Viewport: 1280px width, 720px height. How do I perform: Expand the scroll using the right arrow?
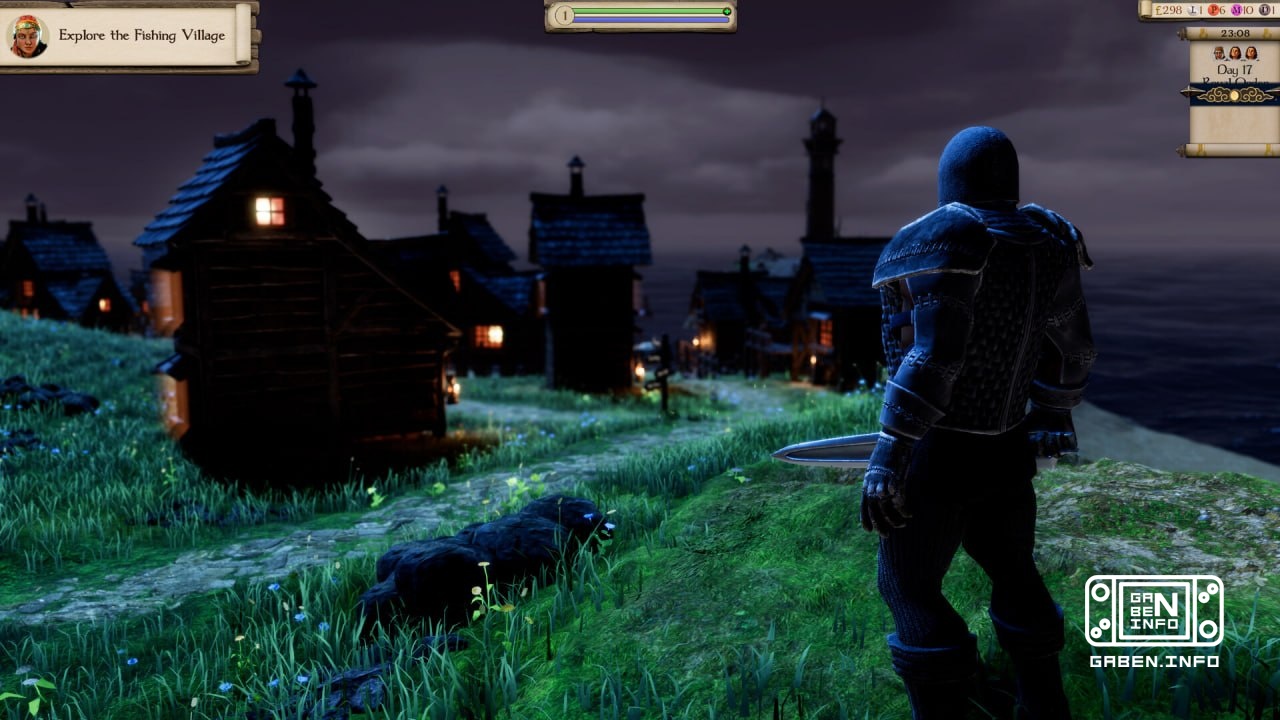1271,90
